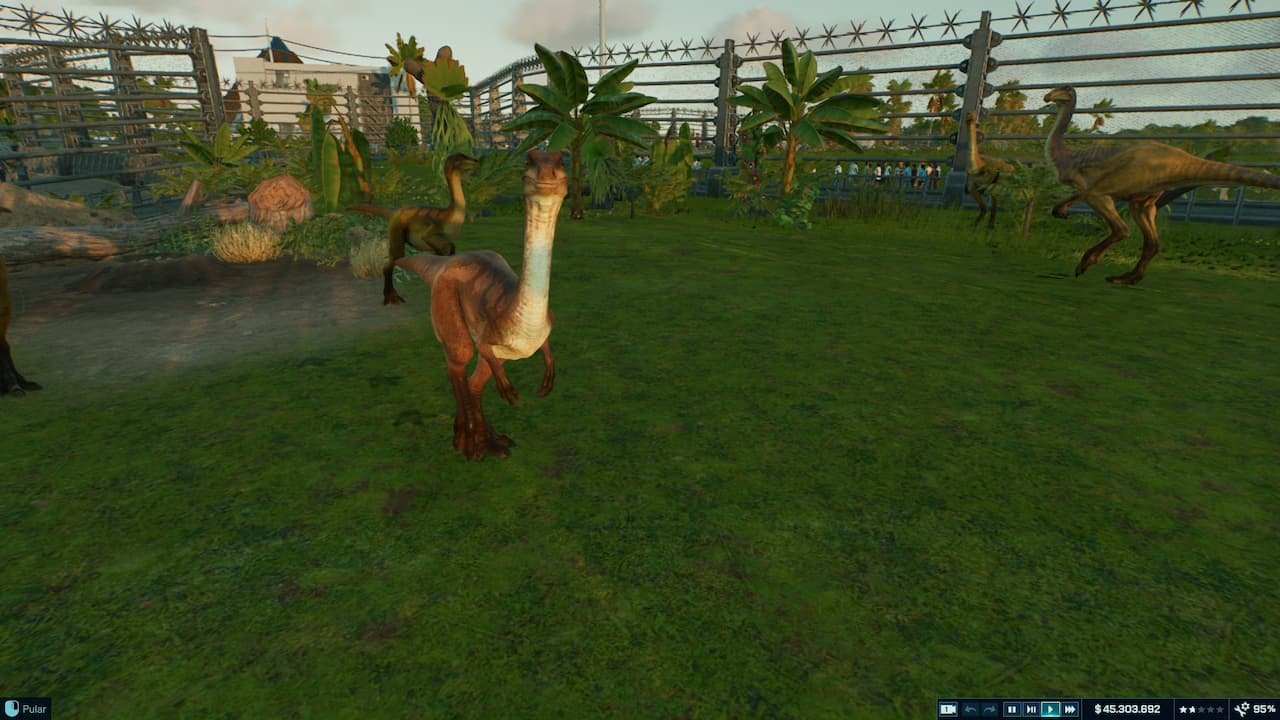This screenshot has height=720, width=1280.
Task: Click the step-speed playback icon
Action: point(1031,707)
